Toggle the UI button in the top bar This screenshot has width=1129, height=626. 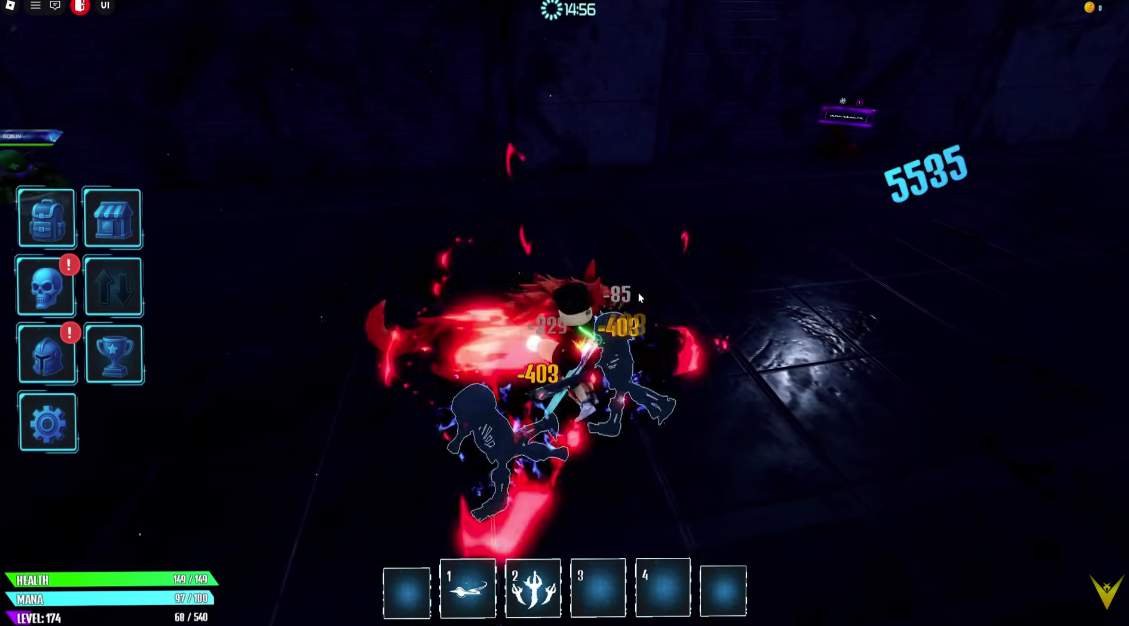(x=105, y=6)
